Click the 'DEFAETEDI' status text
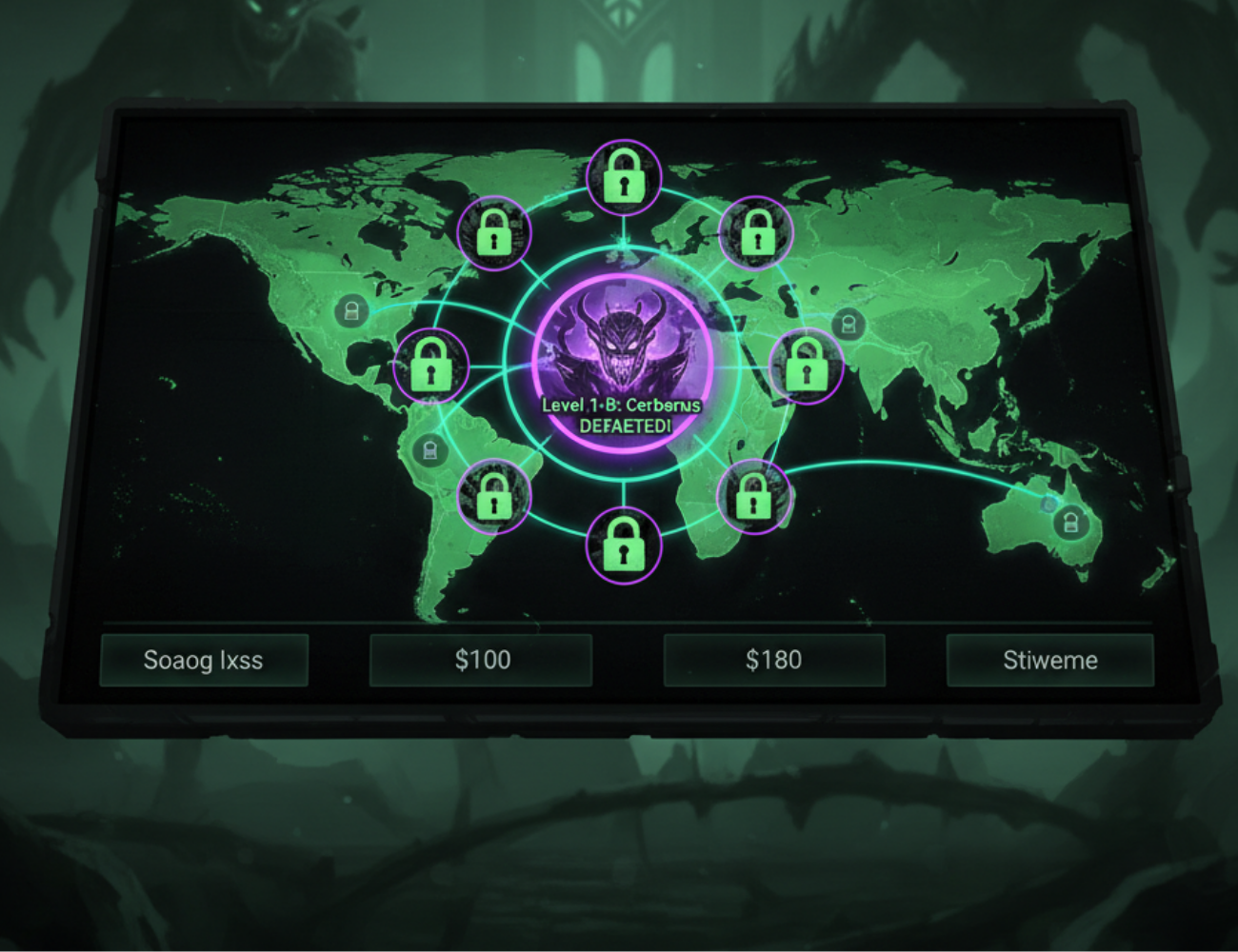Viewport: 1238px width, 952px height. click(x=626, y=426)
